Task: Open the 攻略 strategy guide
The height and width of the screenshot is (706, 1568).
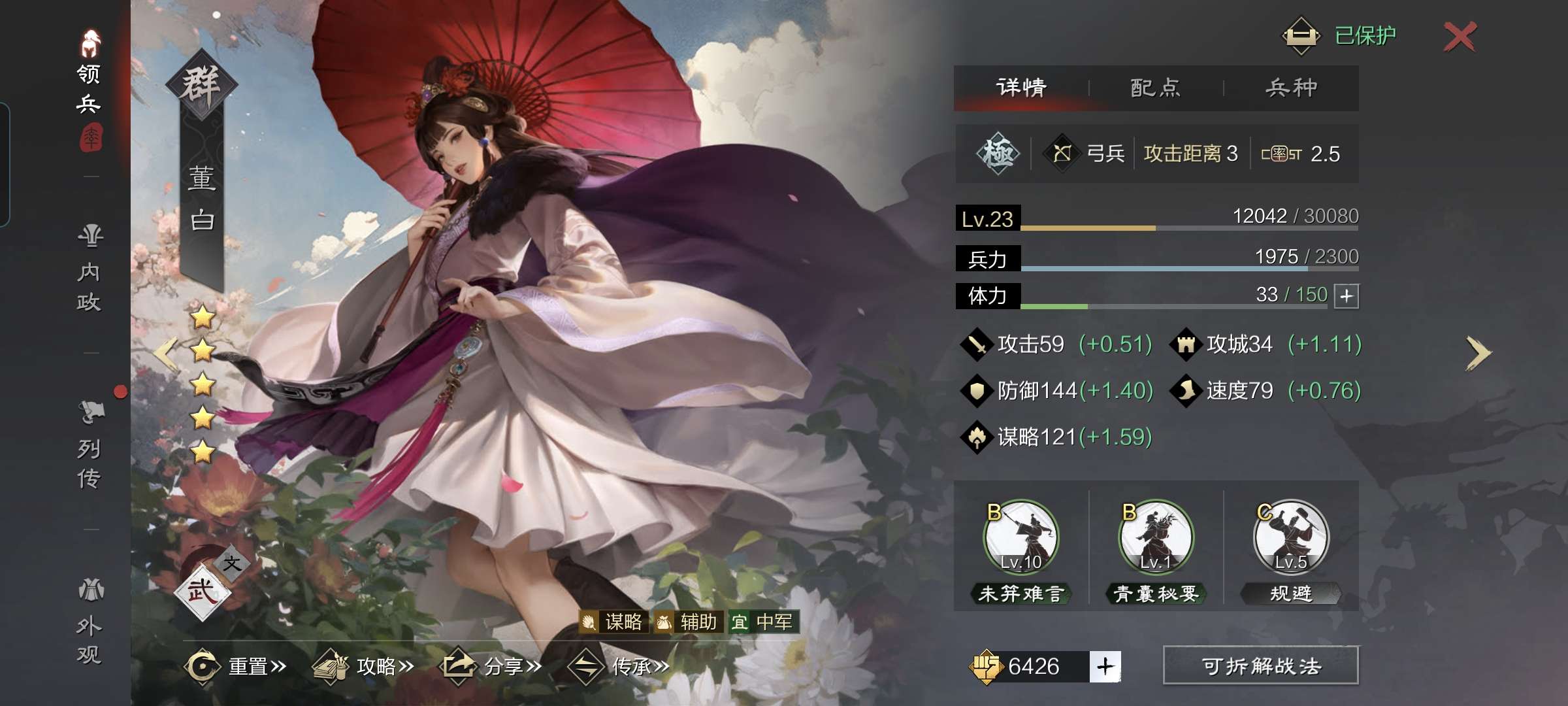Action: 365,666
